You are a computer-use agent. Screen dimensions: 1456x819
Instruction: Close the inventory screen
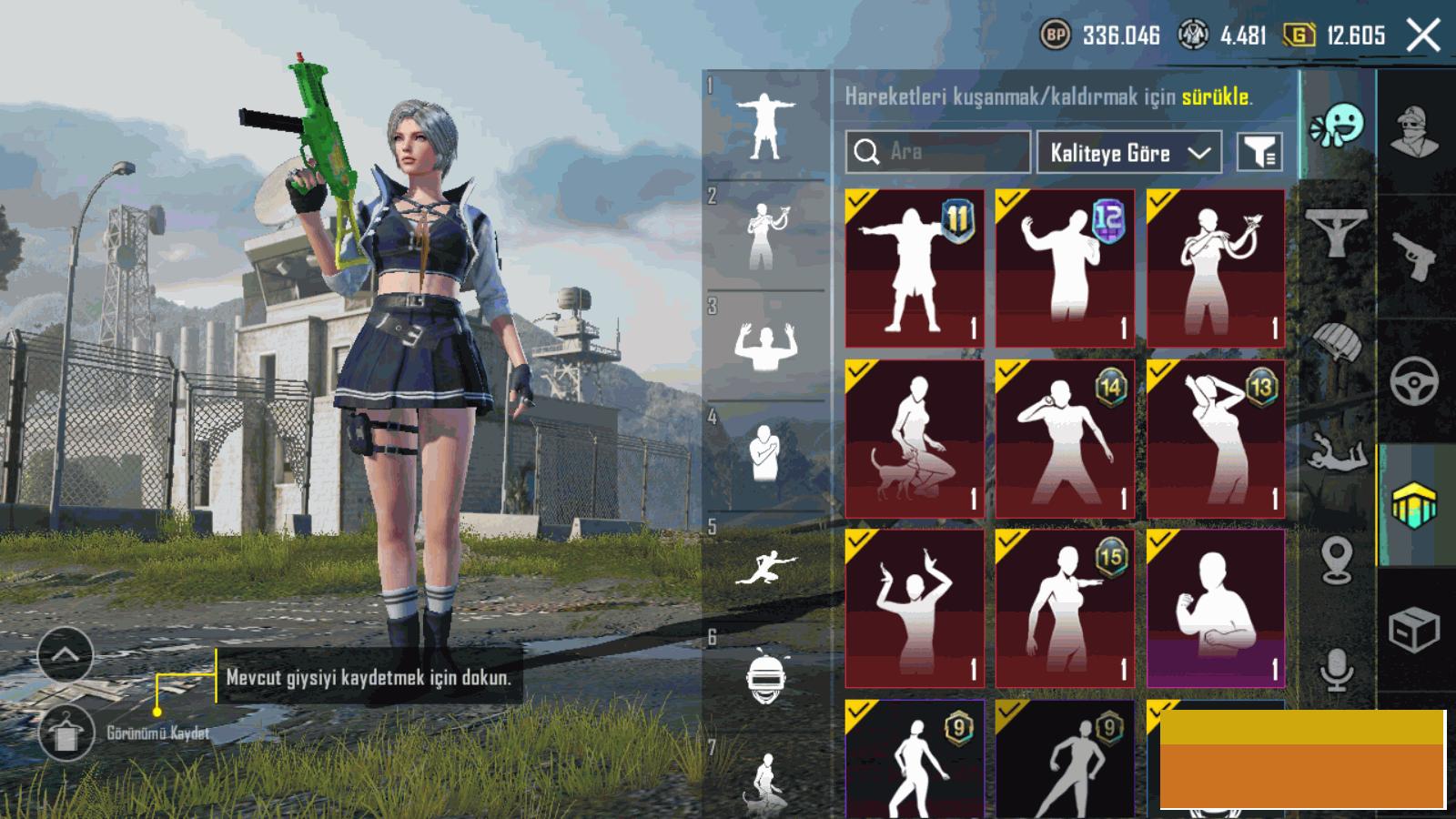(1423, 36)
